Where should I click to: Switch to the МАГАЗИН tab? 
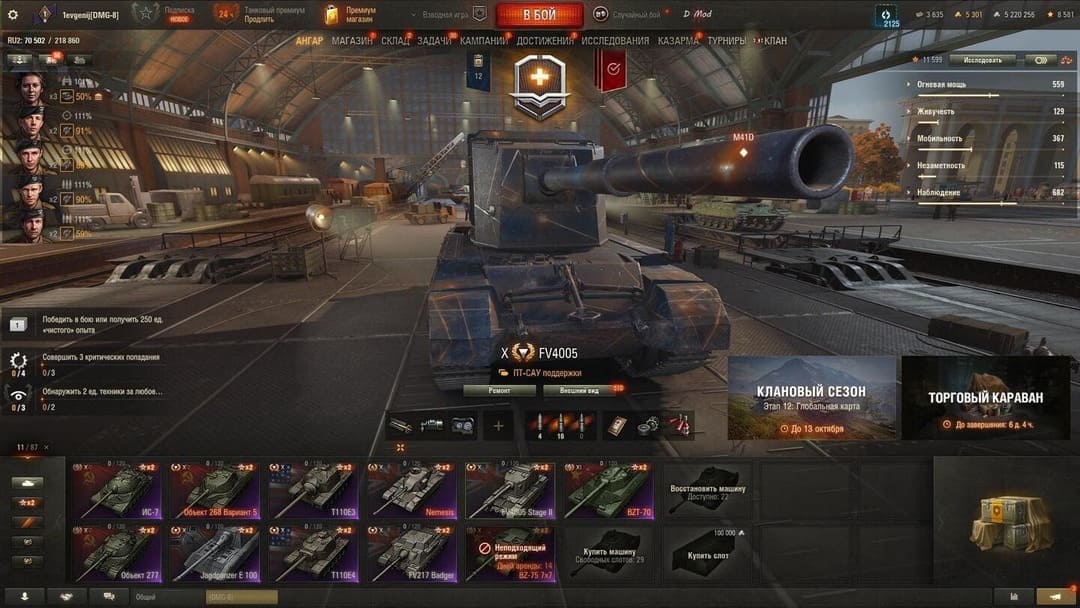pyautogui.click(x=351, y=41)
